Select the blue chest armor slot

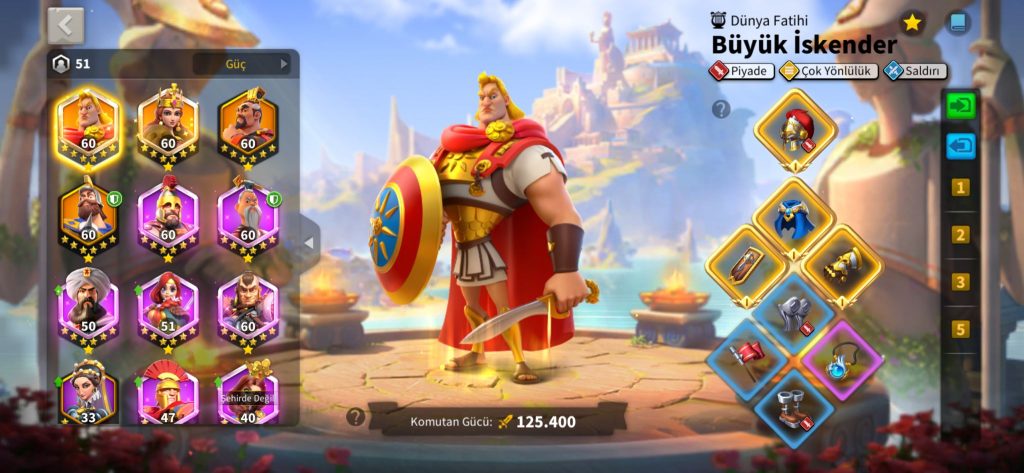point(794,217)
